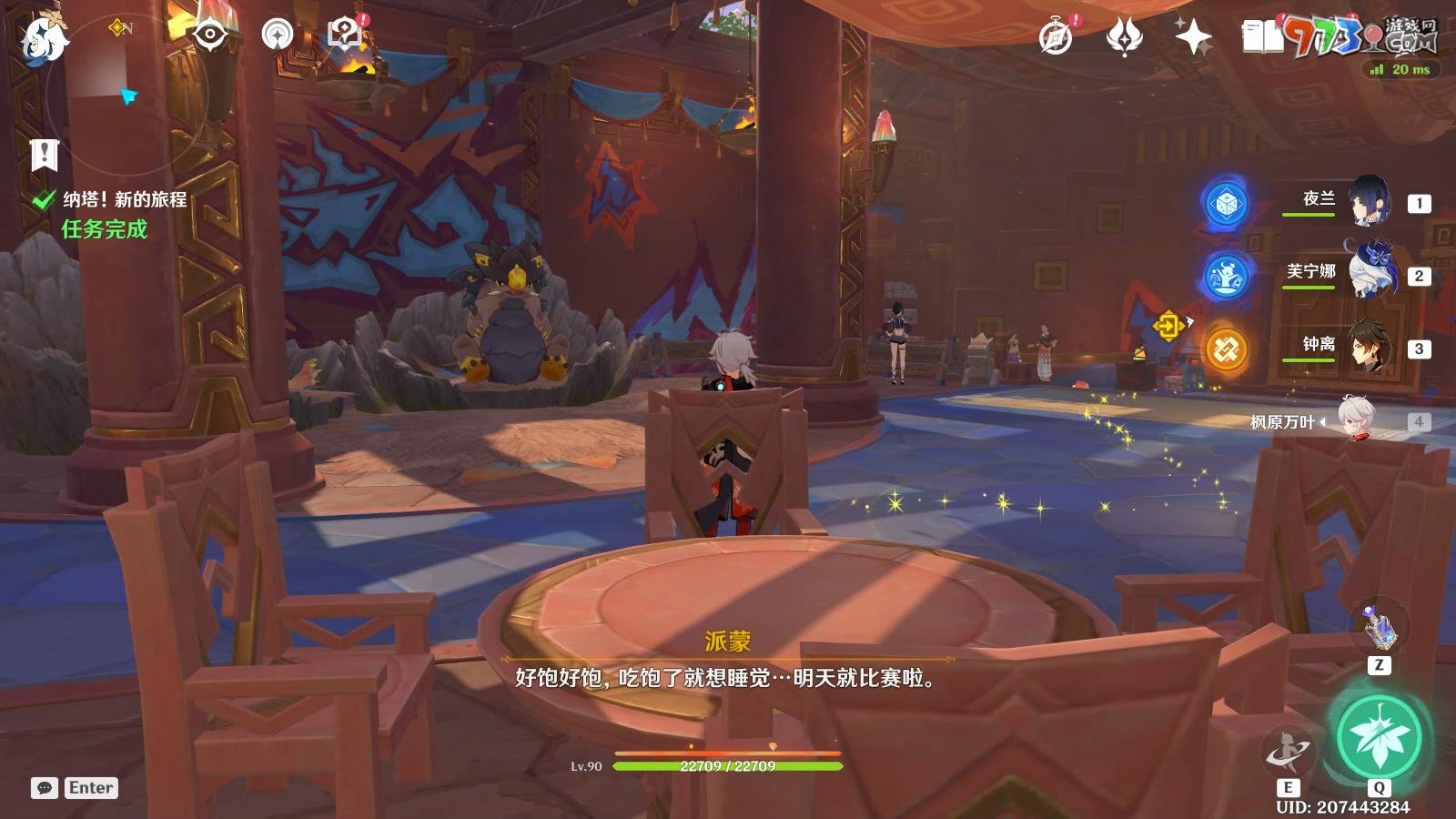Open the quest menu banner icon
The width and height of the screenshot is (1456, 819).
(x=44, y=155)
